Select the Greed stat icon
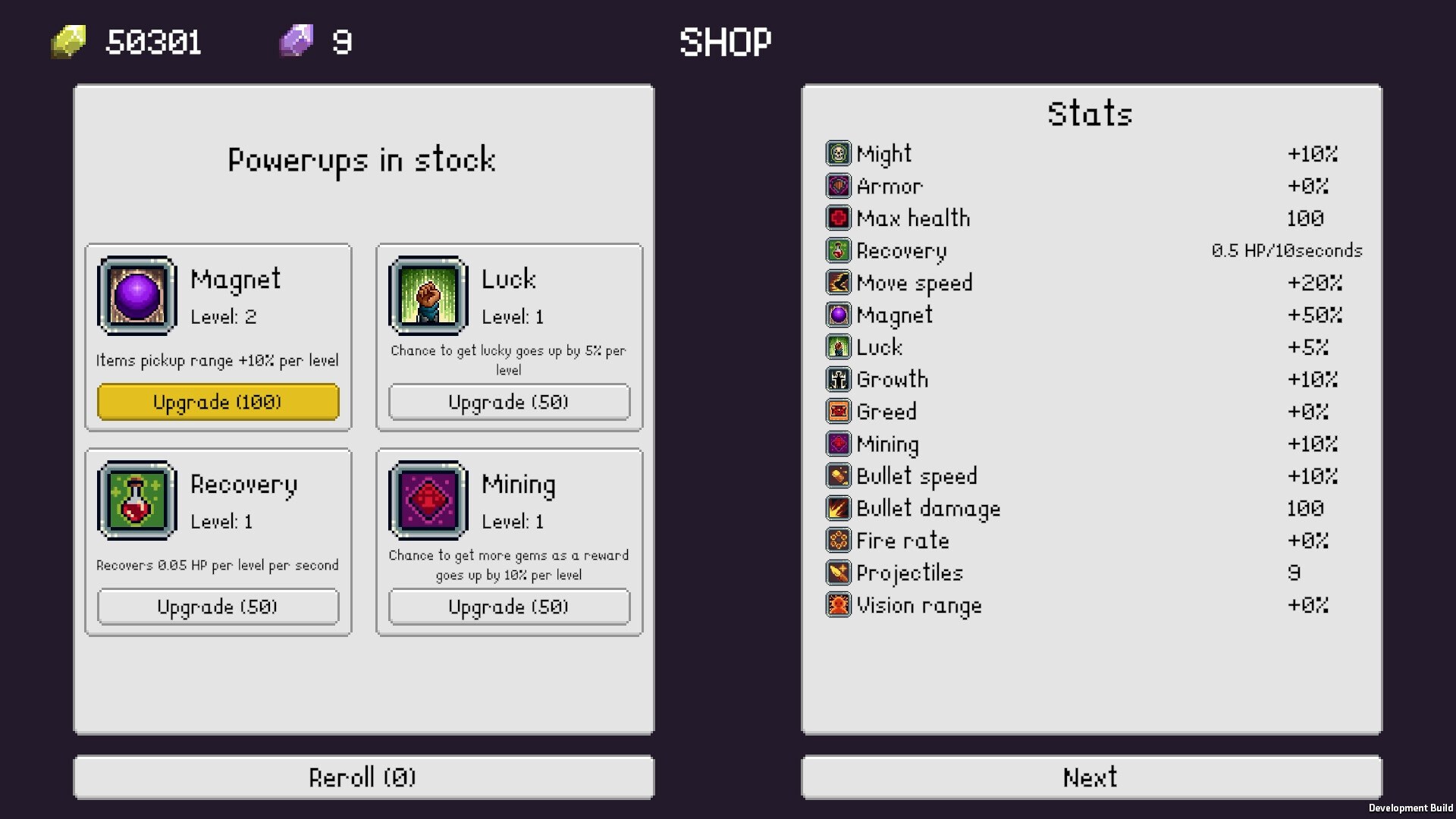Image resolution: width=1456 pixels, height=819 pixels. click(839, 411)
